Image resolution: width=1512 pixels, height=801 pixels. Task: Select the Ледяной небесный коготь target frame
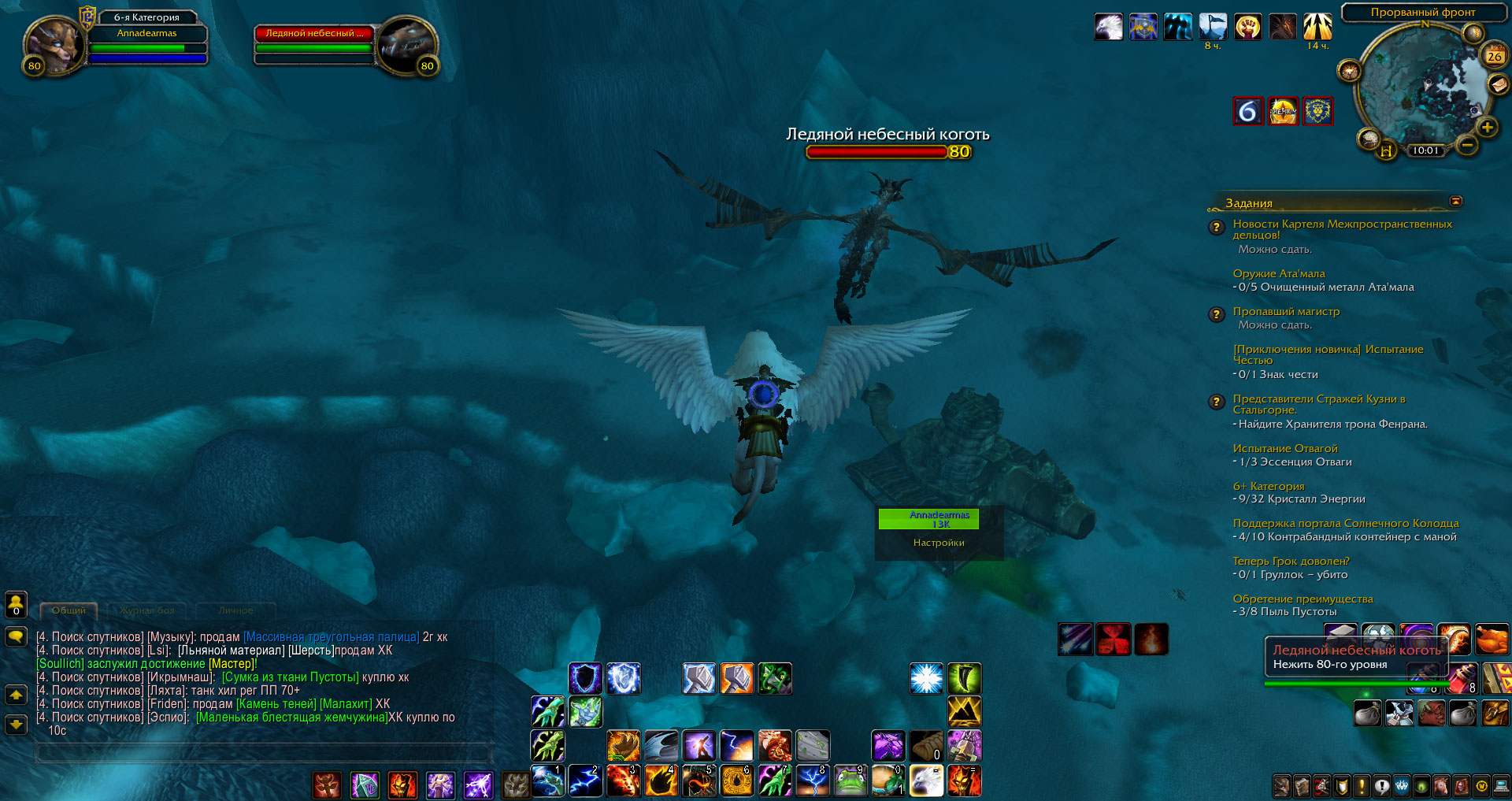pyautogui.click(x=313, y=33)
